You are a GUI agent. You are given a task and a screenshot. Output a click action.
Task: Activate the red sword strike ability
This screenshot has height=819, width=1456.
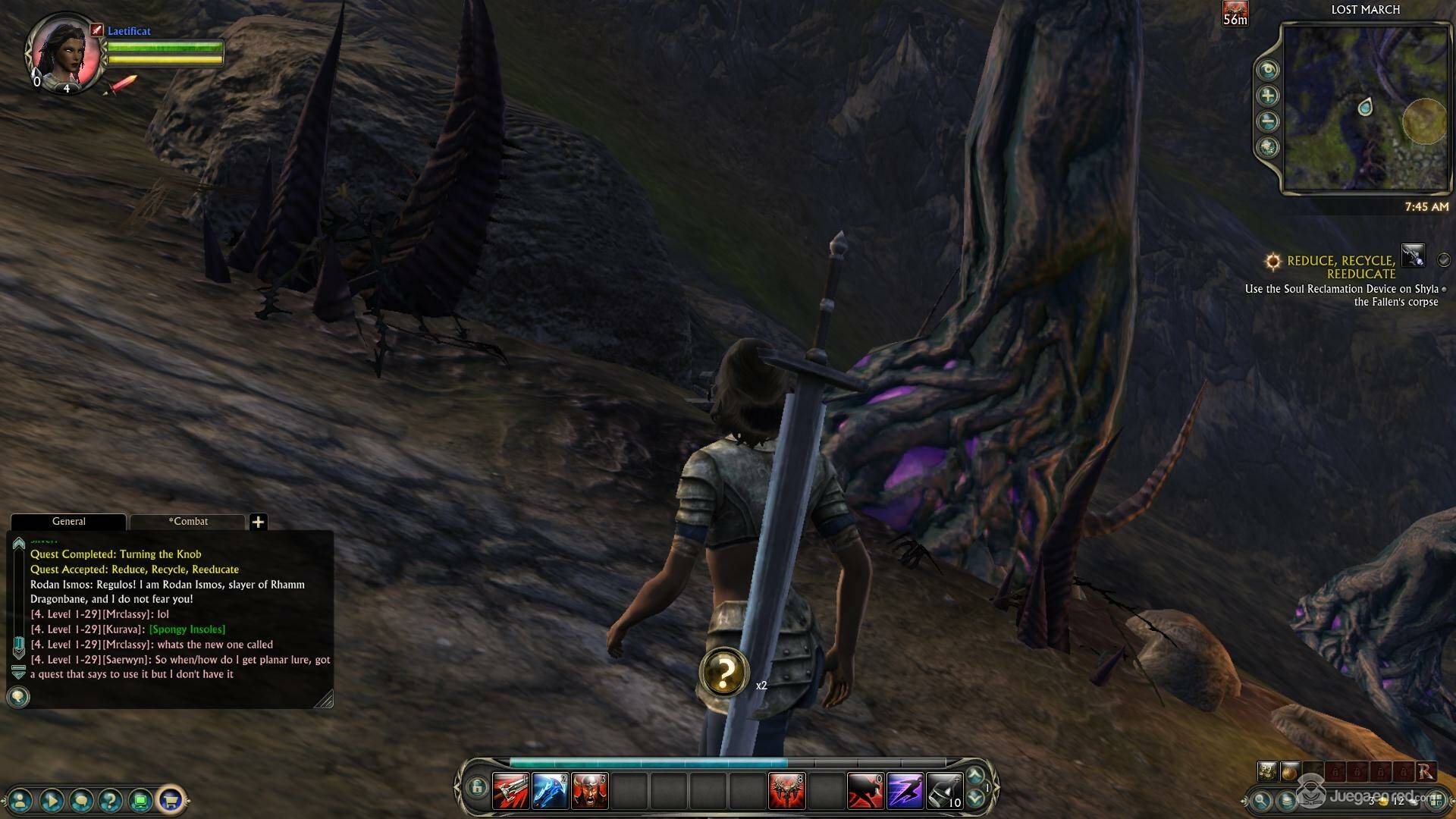click(510, 791)
